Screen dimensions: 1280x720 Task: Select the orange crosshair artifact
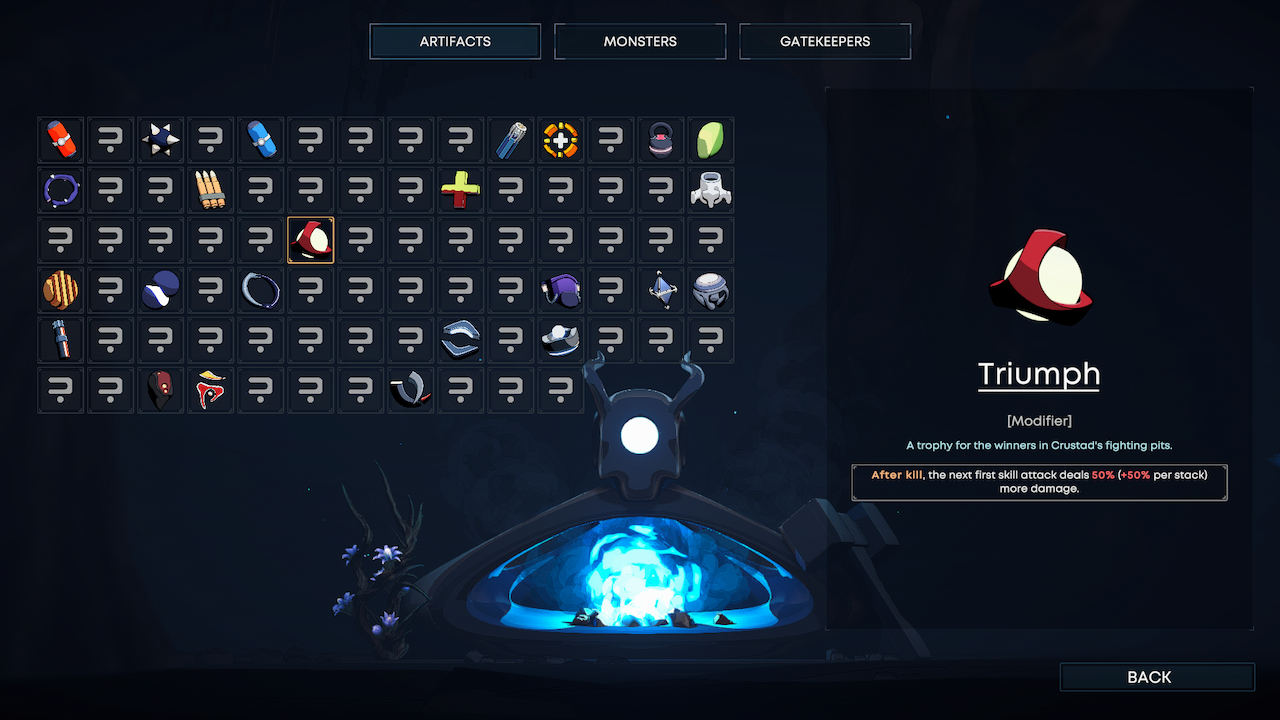point(561,139)
